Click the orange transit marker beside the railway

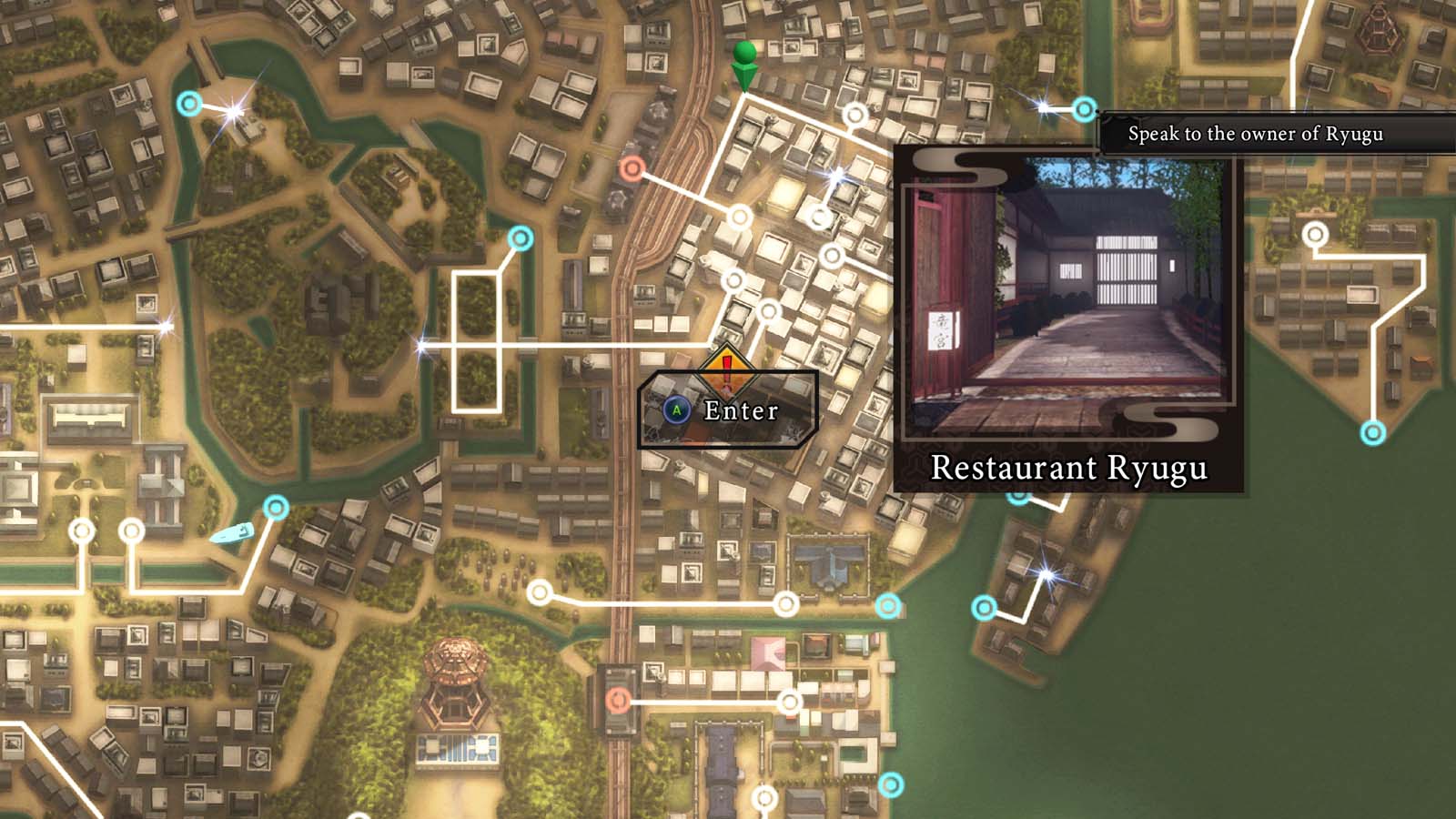click(x=632, y=167)
